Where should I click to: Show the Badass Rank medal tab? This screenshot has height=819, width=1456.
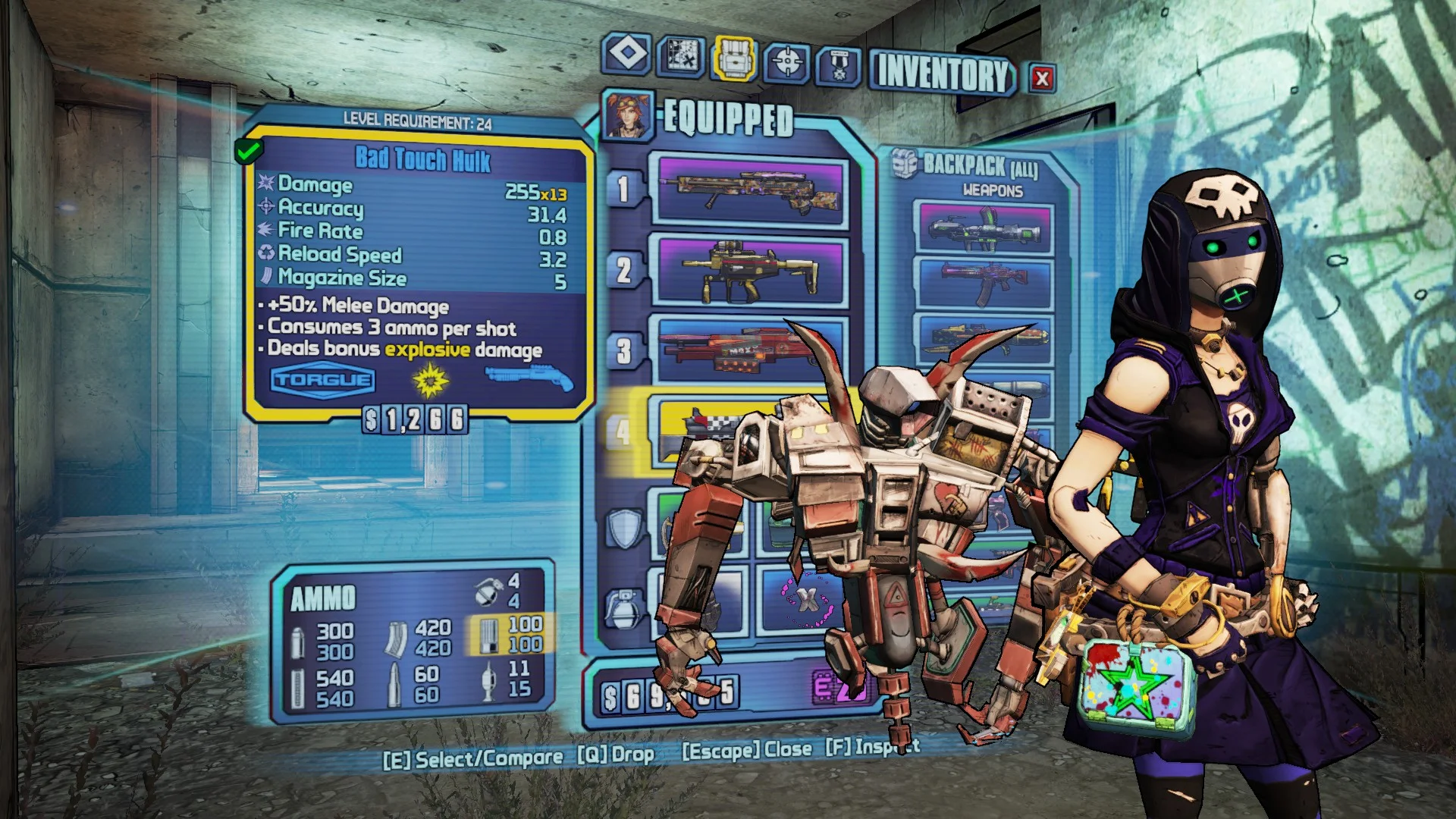[839, 66]
